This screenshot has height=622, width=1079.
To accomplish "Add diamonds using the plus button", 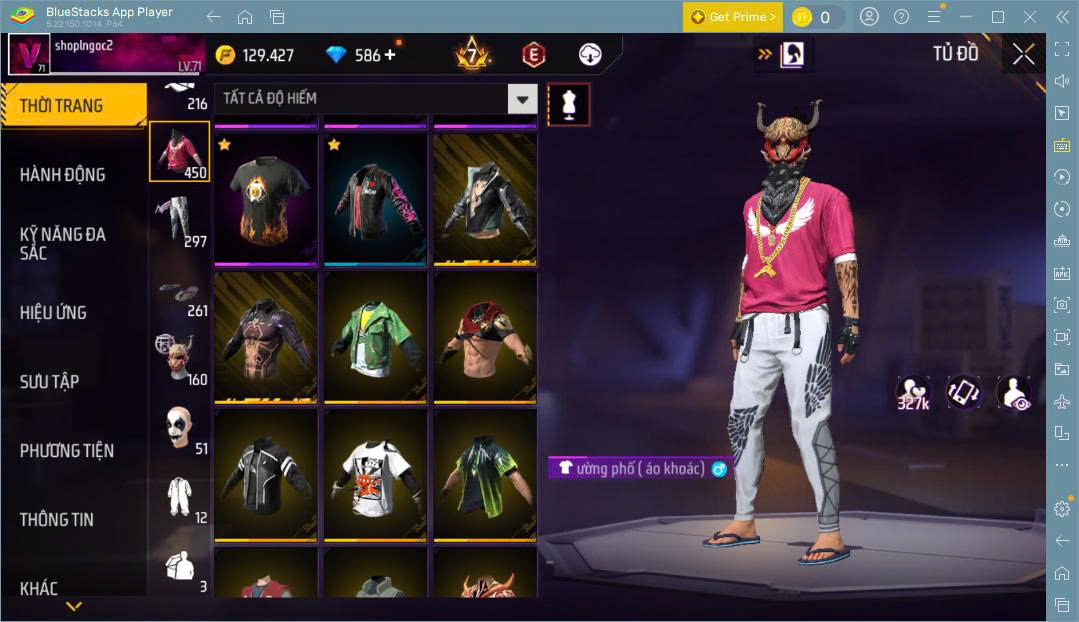I will point(390,55).
